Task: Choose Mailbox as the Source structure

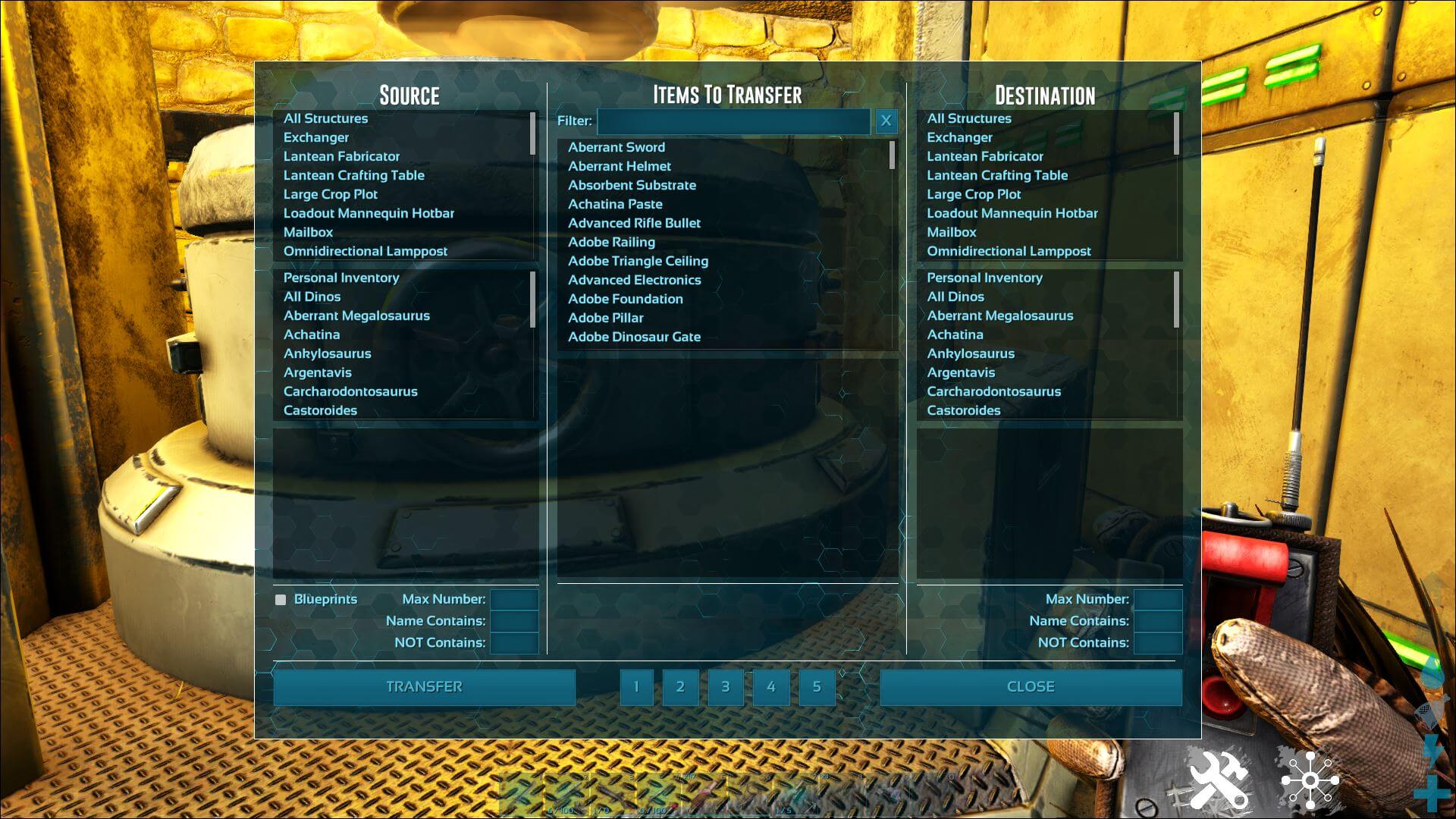Action: (x=308, y=232)
